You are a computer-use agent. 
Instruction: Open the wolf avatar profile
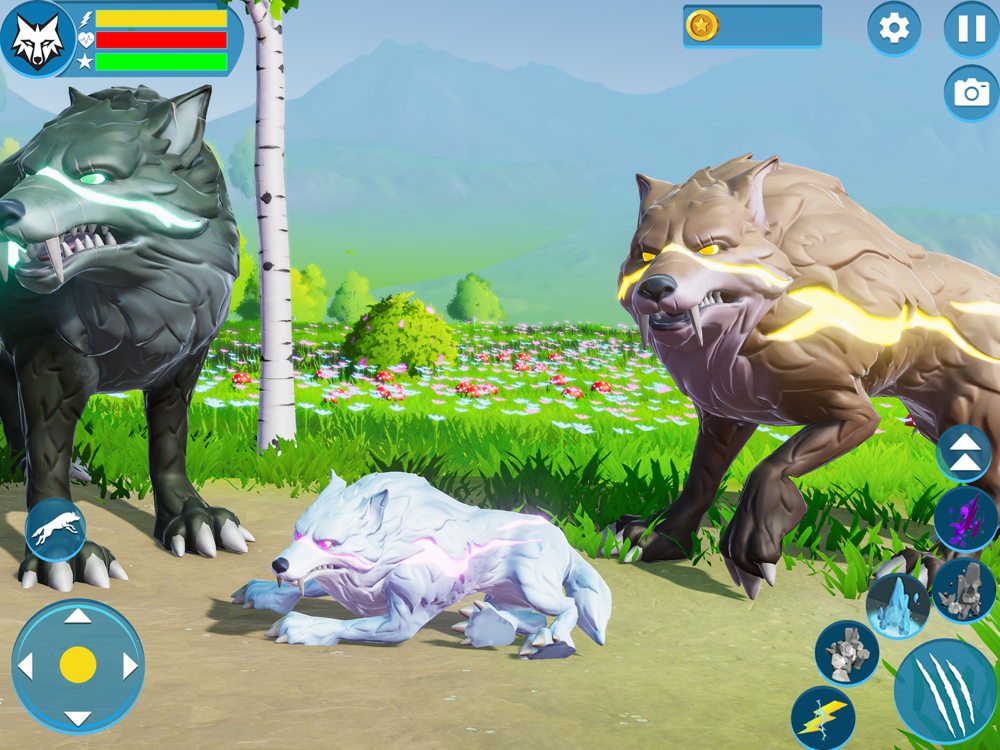point(37,39)
